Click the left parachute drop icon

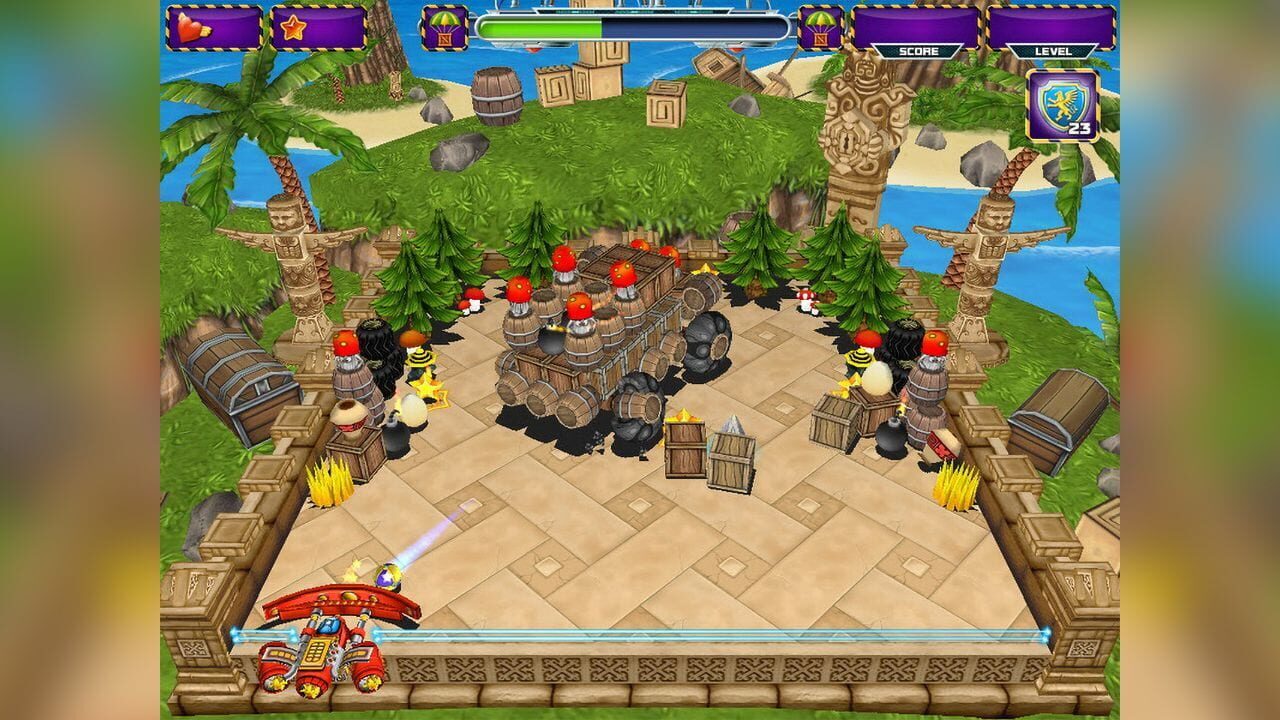click(x=443, y=27)
